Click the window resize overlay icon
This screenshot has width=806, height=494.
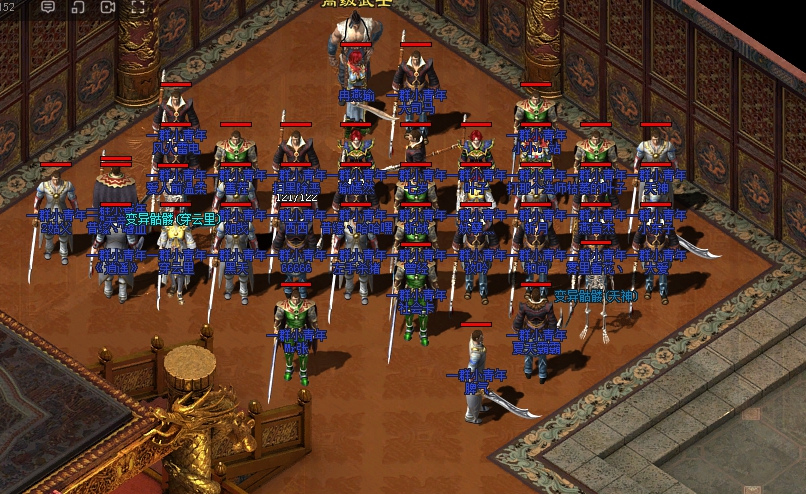coord(78,7)
